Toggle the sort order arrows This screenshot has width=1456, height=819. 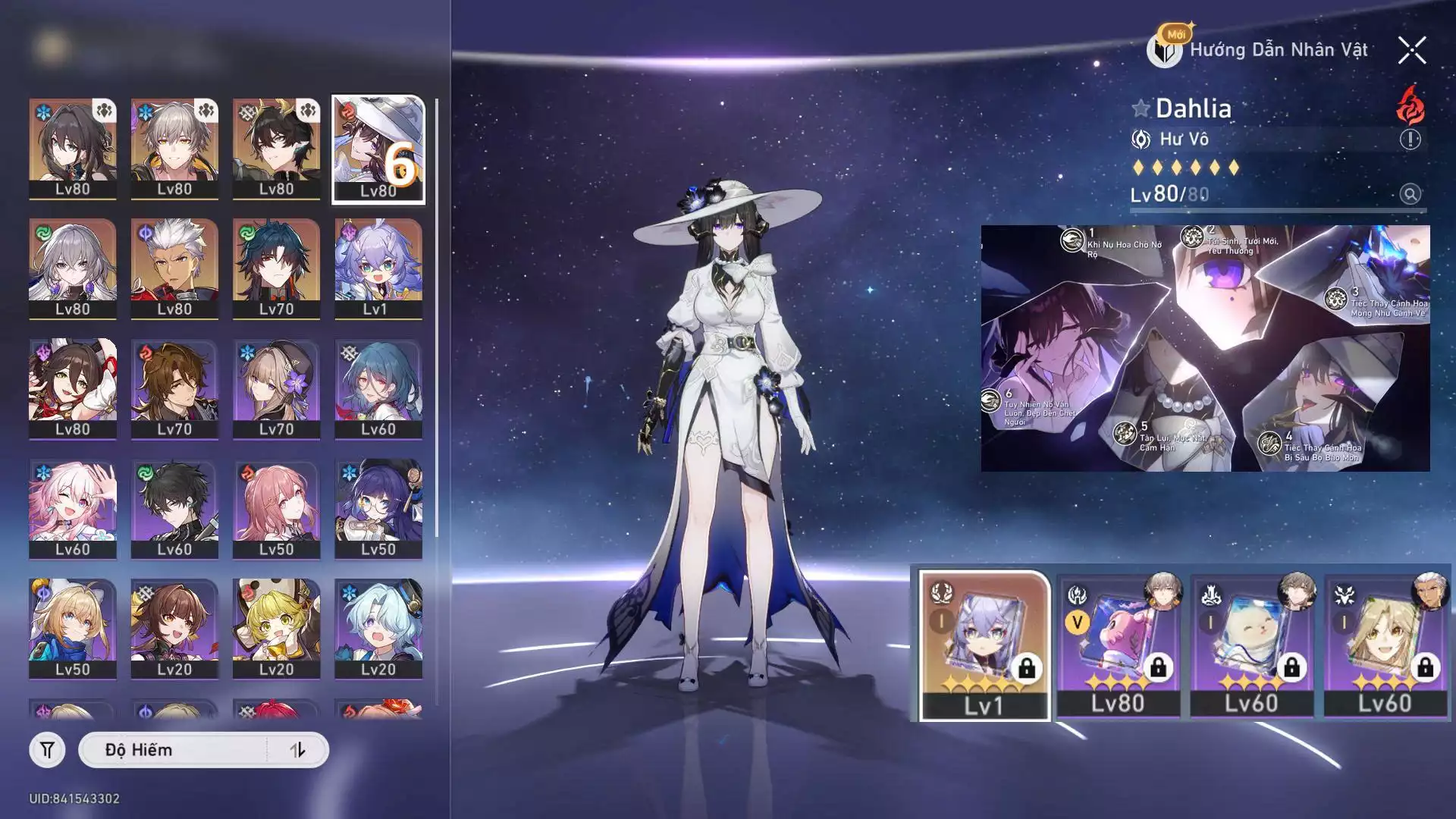[297, 750]
